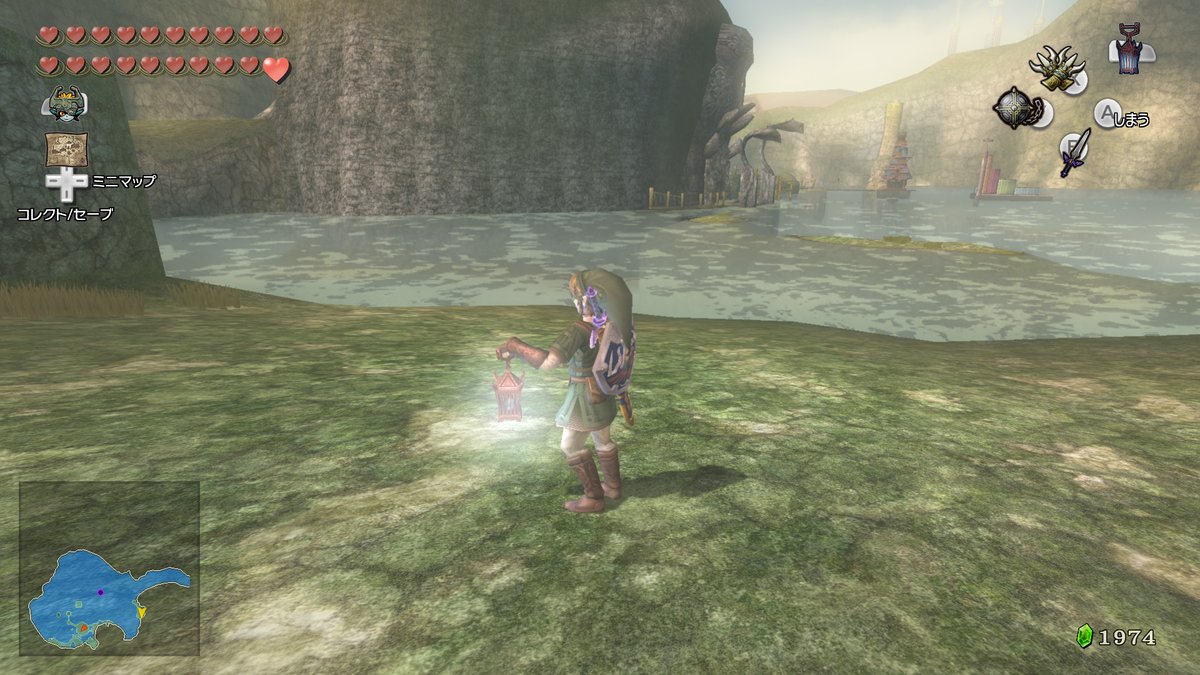
Task: Open the parchment map icon
Action: pos(66,149)
